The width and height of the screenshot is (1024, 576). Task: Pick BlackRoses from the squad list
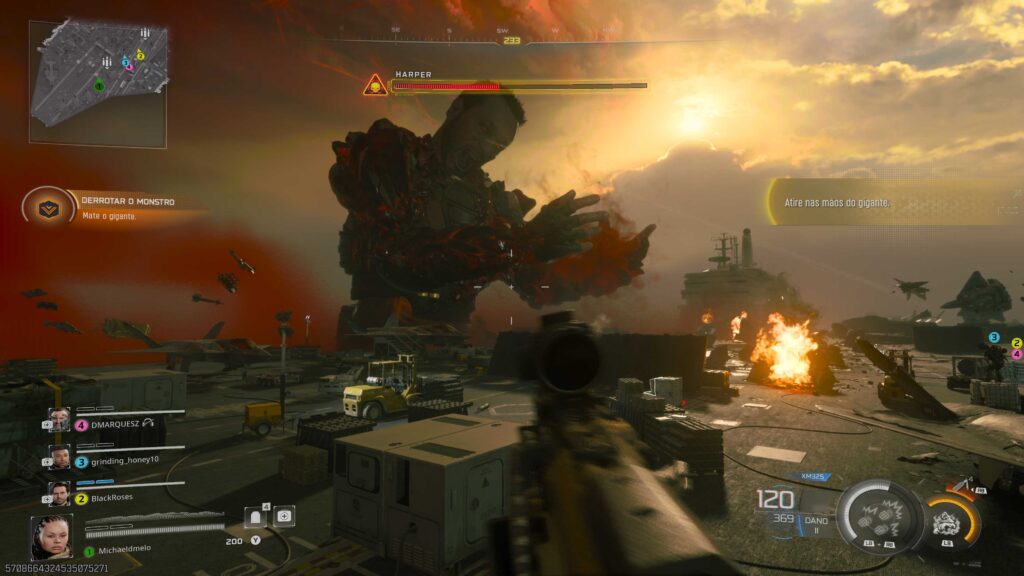[110, 495]
